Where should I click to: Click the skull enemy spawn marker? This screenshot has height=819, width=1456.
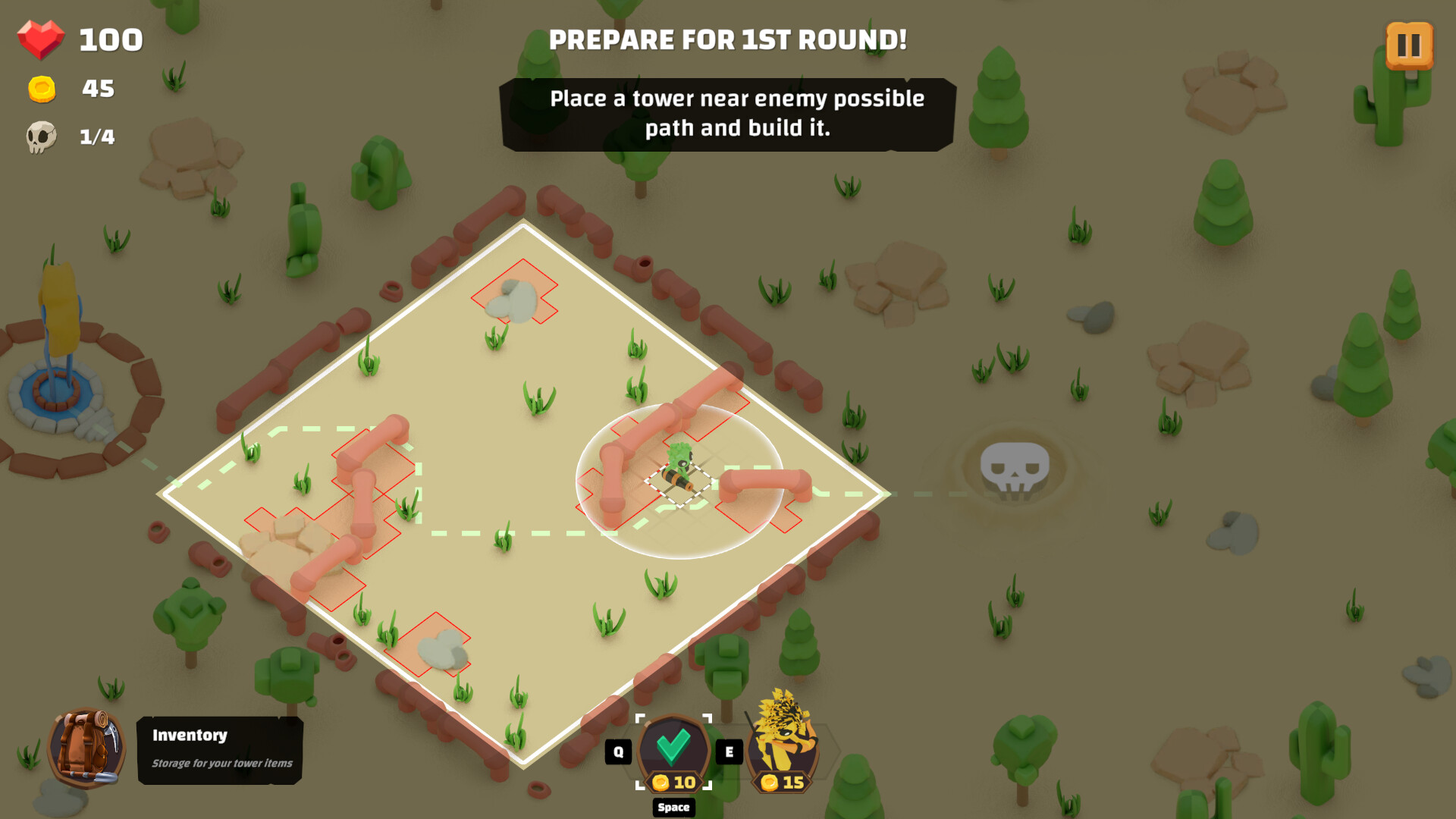[1016, 466]
